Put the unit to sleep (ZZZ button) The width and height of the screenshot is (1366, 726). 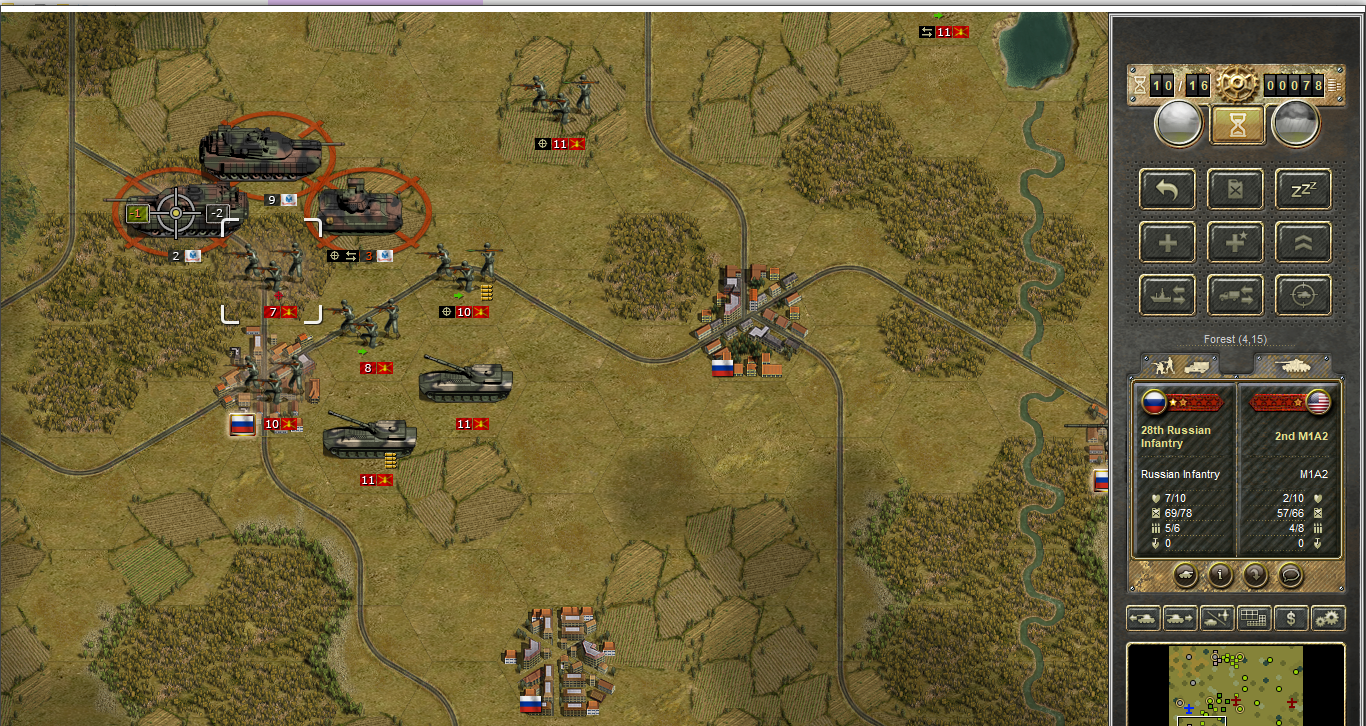click(1303, 189)
